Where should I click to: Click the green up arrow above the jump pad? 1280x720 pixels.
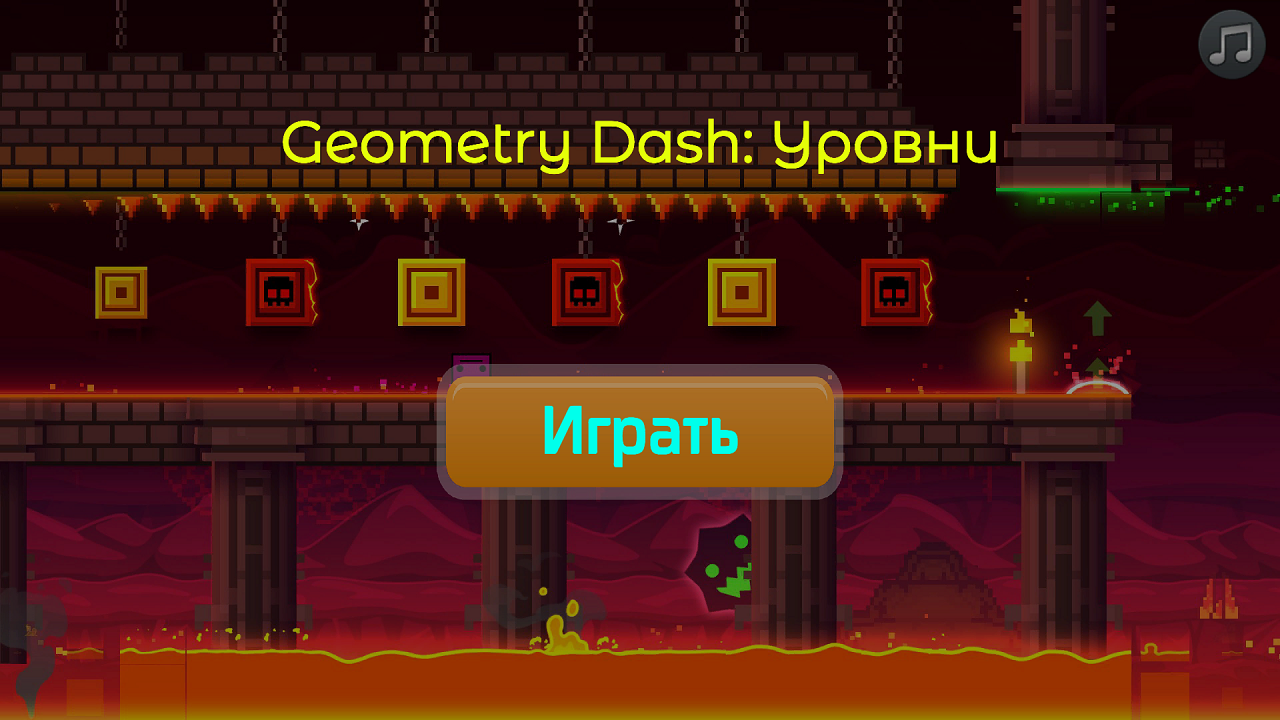[1096, 318]
